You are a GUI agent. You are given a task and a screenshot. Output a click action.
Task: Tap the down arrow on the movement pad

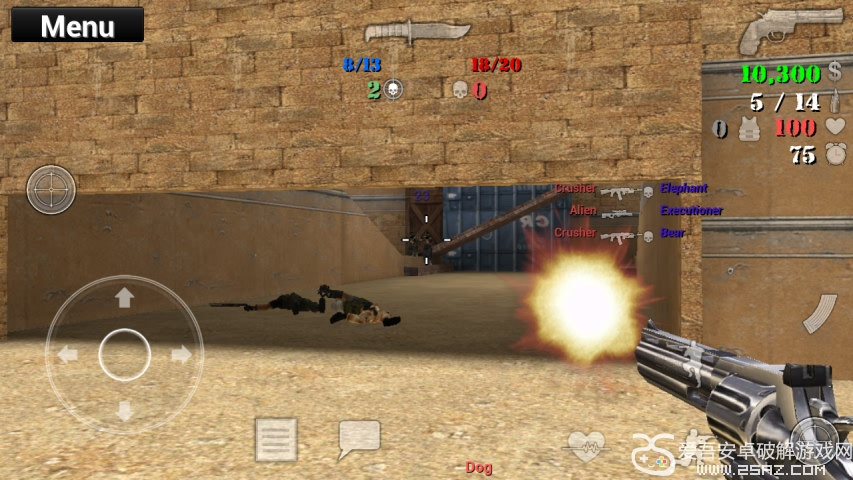pyautogui.click(x=124, y=411)
